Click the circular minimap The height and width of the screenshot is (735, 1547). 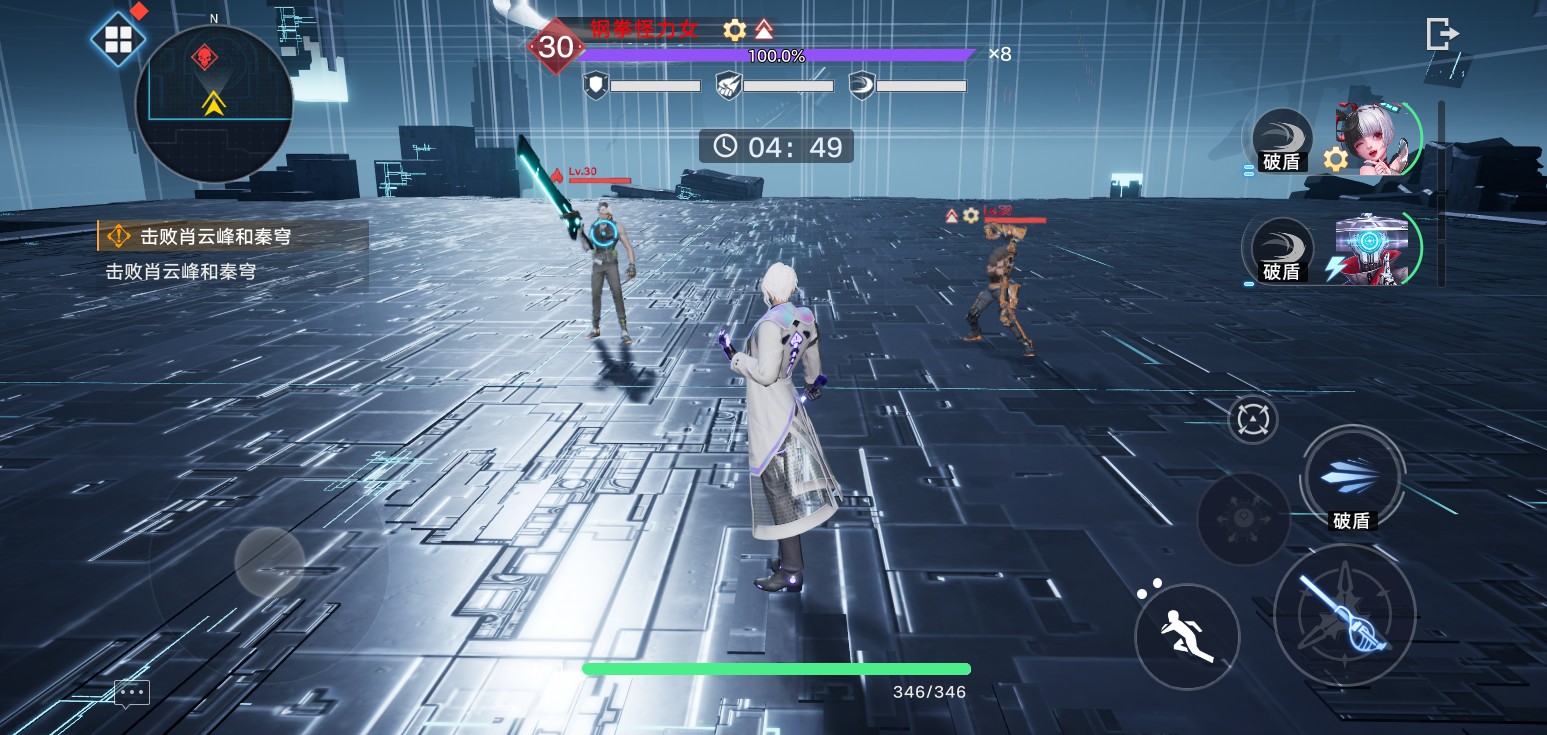pyautogui.click(x=213, y=104)
